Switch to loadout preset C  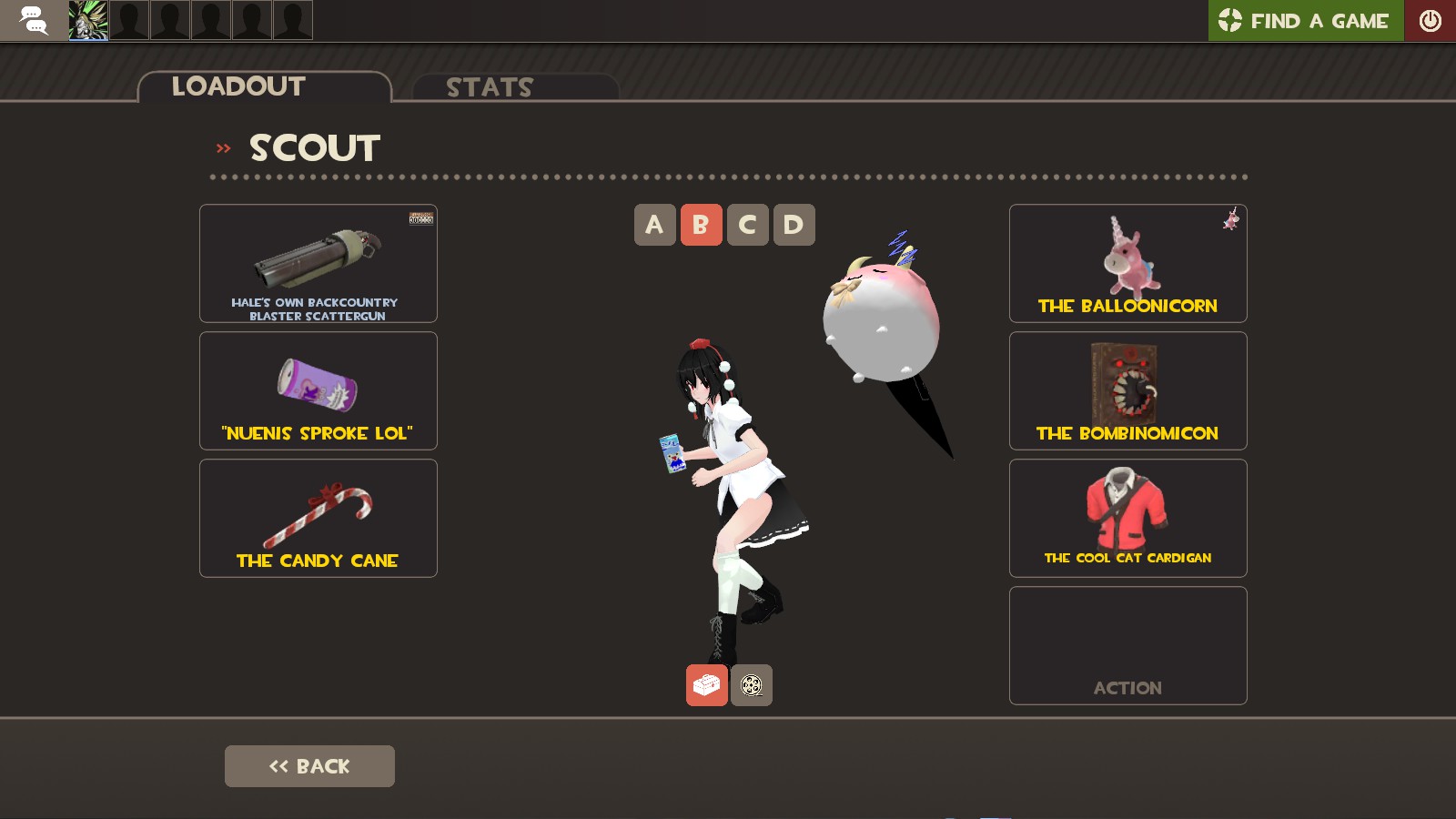747,225
